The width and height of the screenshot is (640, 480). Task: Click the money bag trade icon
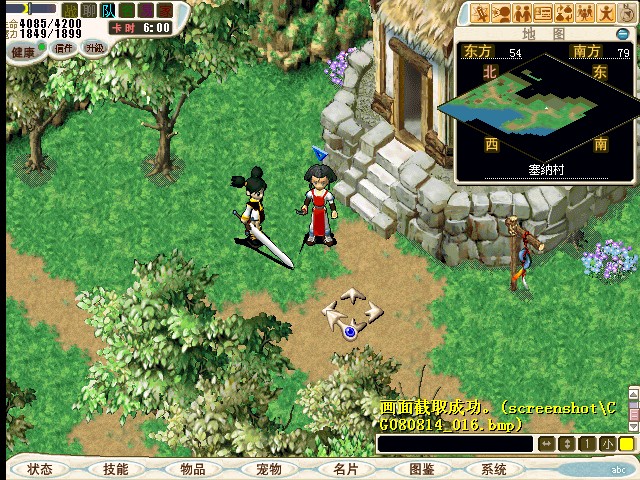tap(565, 13)
